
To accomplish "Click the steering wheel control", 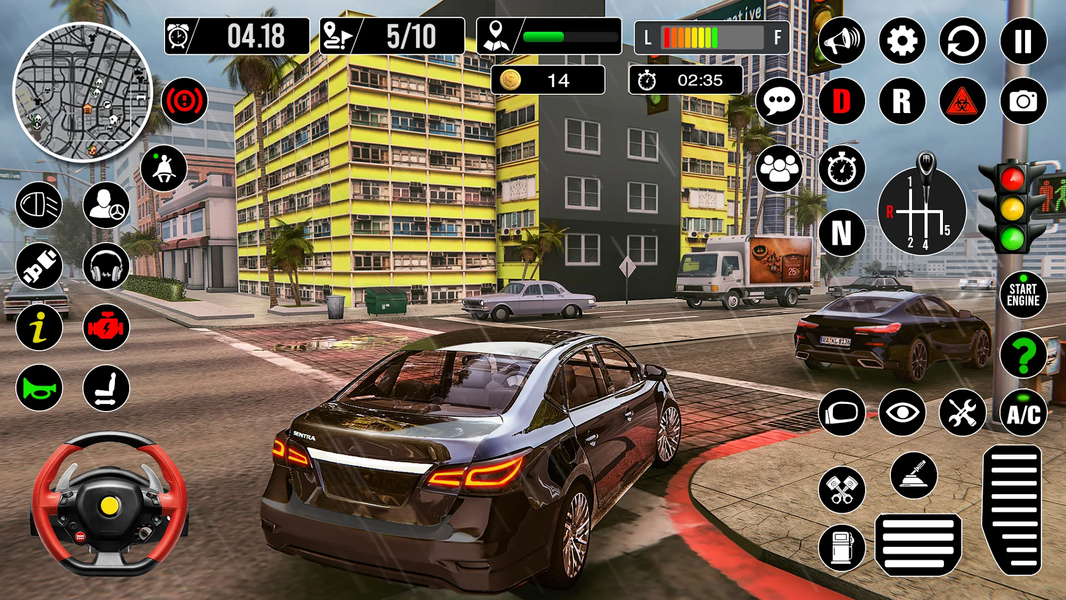I will [108, 503].
